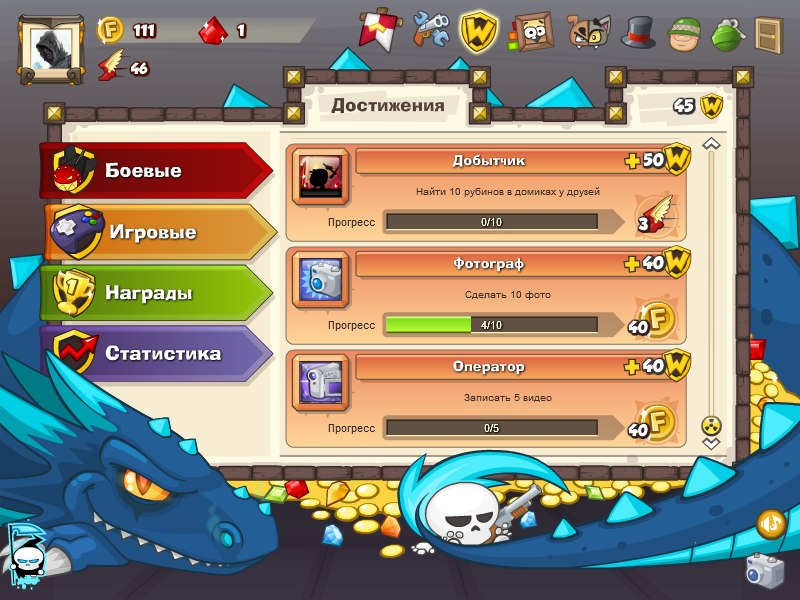800x600 pixels.
Task: Open the Боевые achievements category
Action: click(155, 171)
